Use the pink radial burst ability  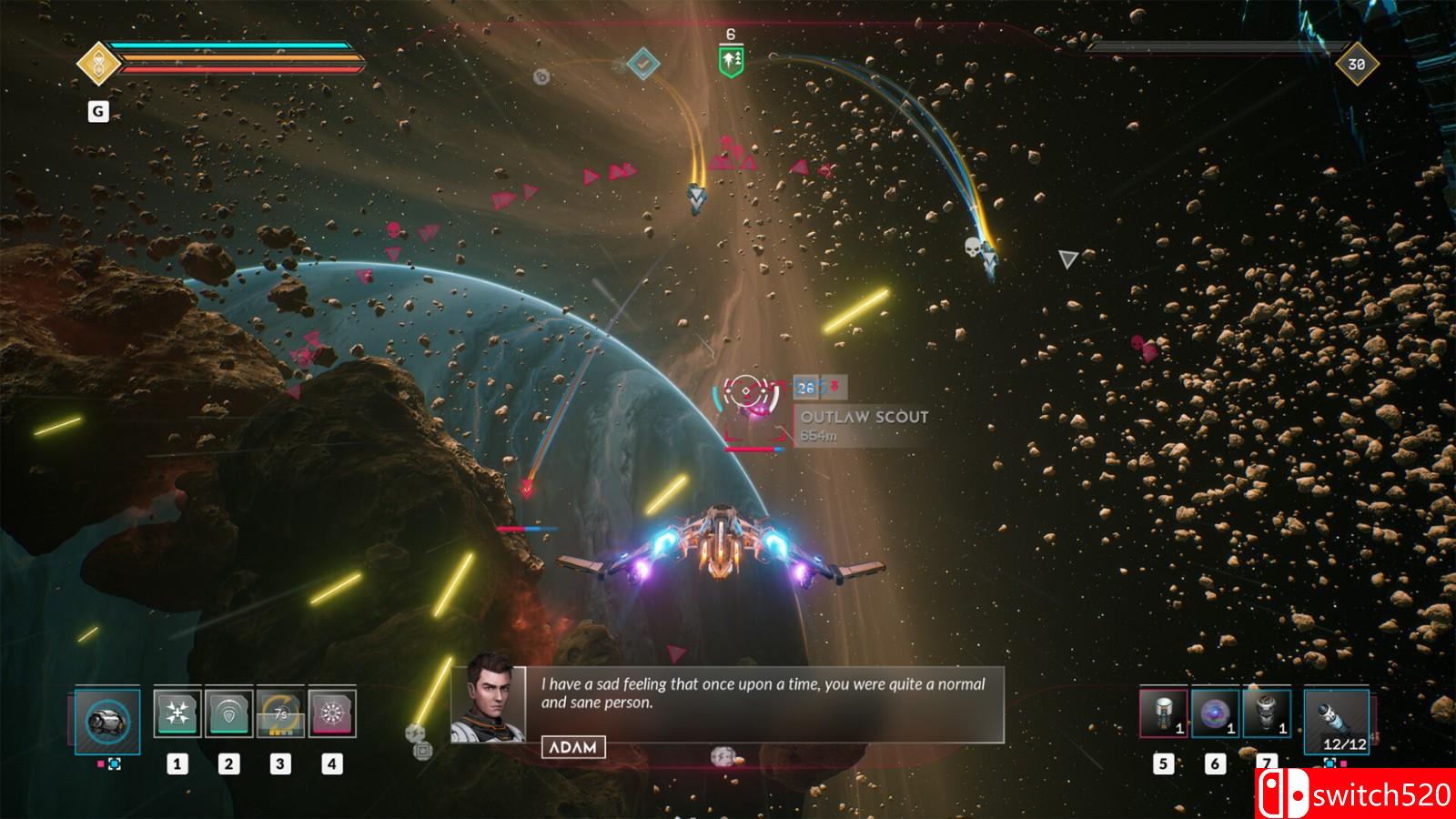(332, 713)
